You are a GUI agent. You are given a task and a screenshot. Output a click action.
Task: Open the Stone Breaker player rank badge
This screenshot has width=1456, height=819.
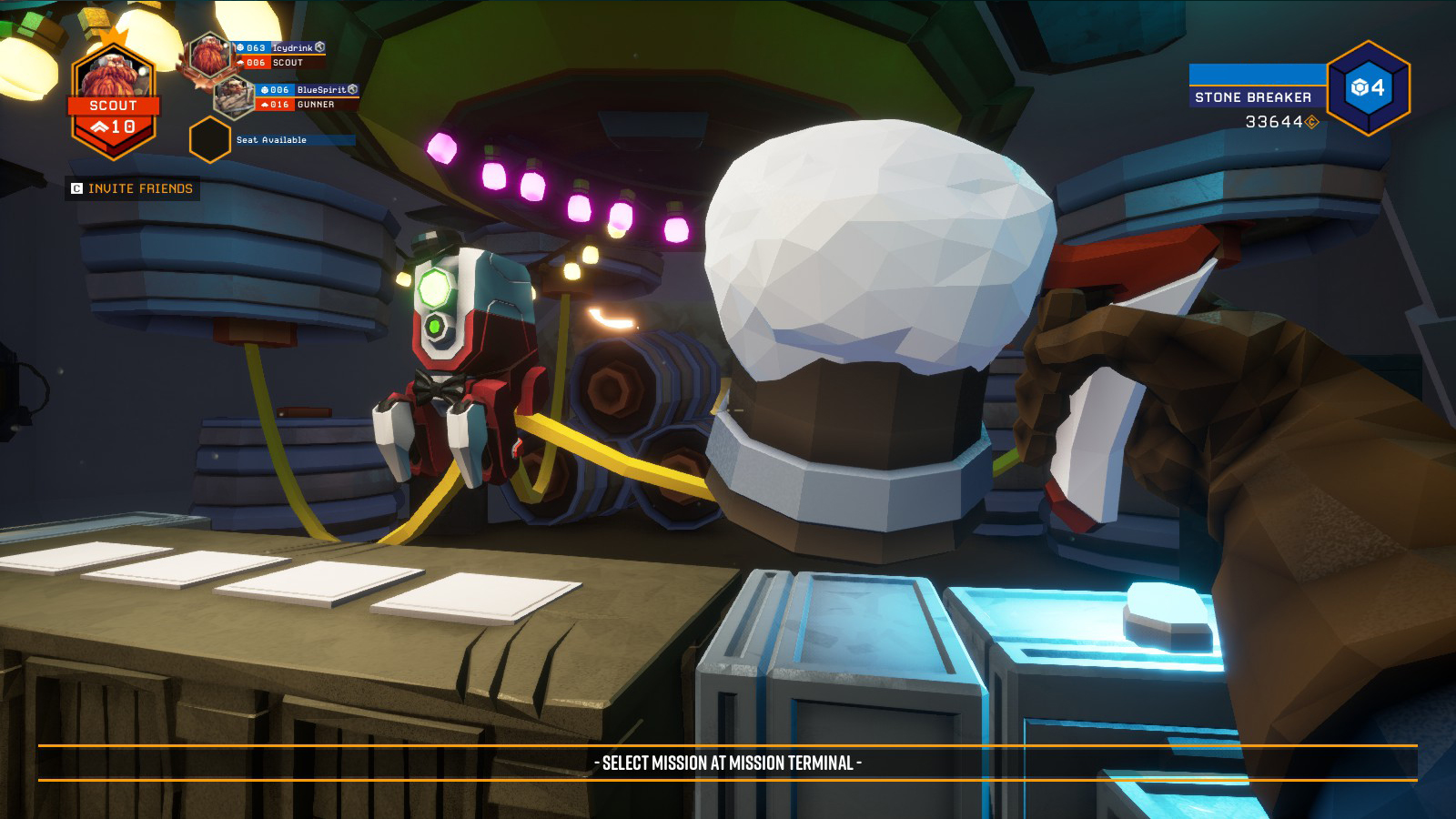(1368, 88)
